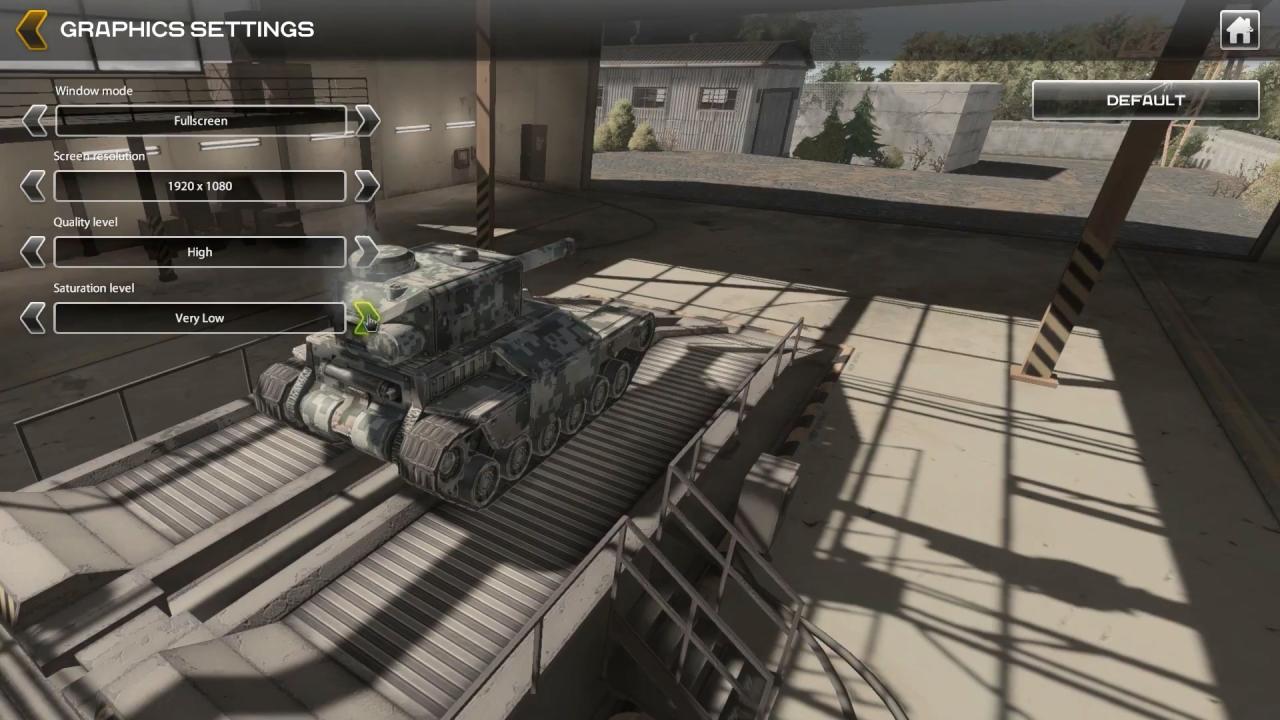Select the Fullscreen window mode field
This screenshot has height=720, width=1280.
pyautogui.click(x=200, y=121)
